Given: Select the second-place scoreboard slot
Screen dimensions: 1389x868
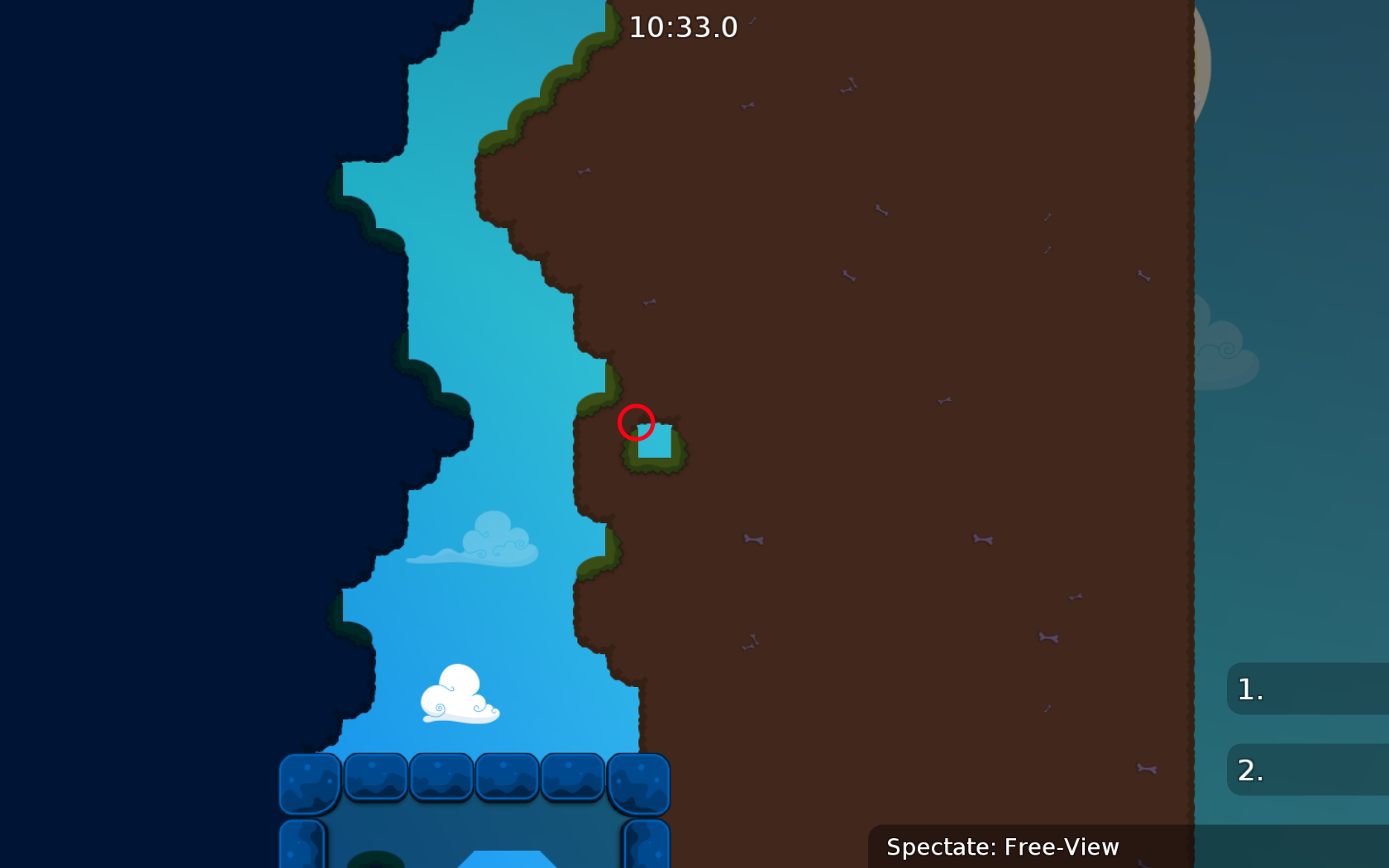Looking at the screenshot, I should coord(1306,770).
